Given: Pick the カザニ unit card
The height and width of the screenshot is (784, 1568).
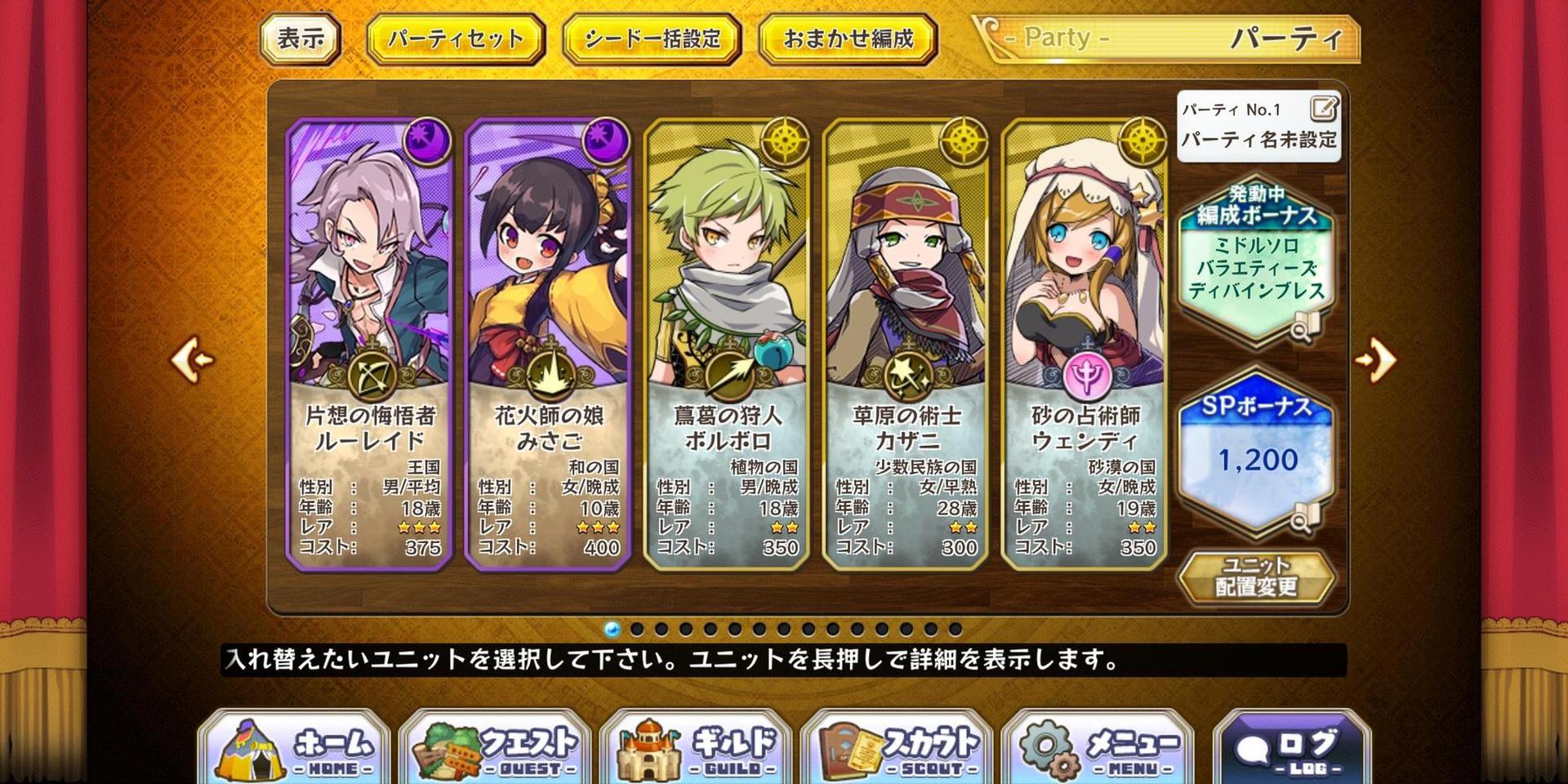Looking at the screenshot, I should point(906,343).
